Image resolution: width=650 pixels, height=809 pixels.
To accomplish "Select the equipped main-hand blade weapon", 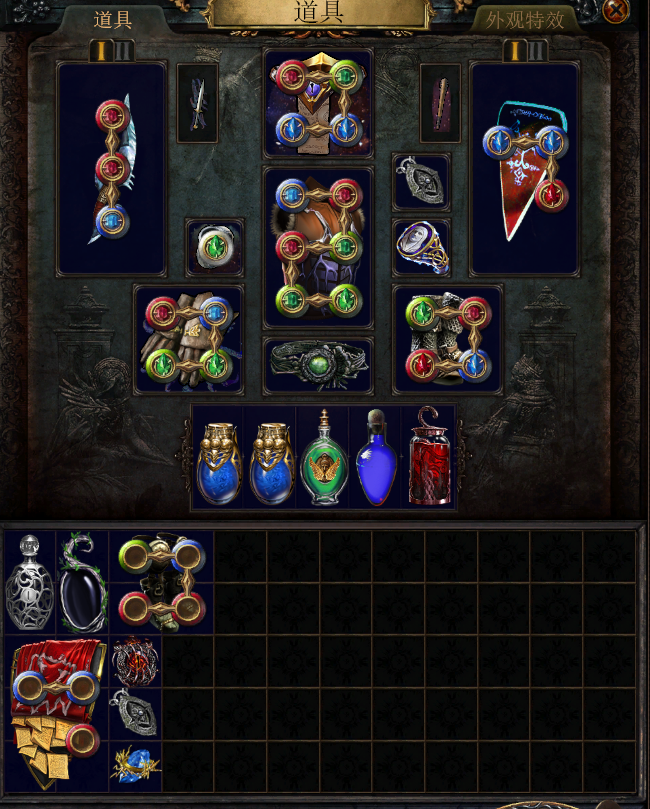I will point(111,168).
